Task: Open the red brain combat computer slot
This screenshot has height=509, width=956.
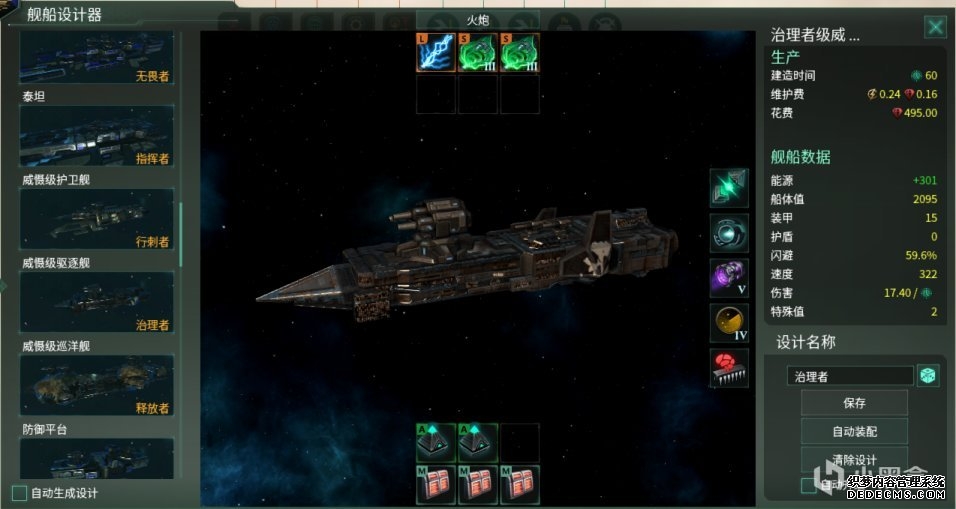Action: coord(729,368)
